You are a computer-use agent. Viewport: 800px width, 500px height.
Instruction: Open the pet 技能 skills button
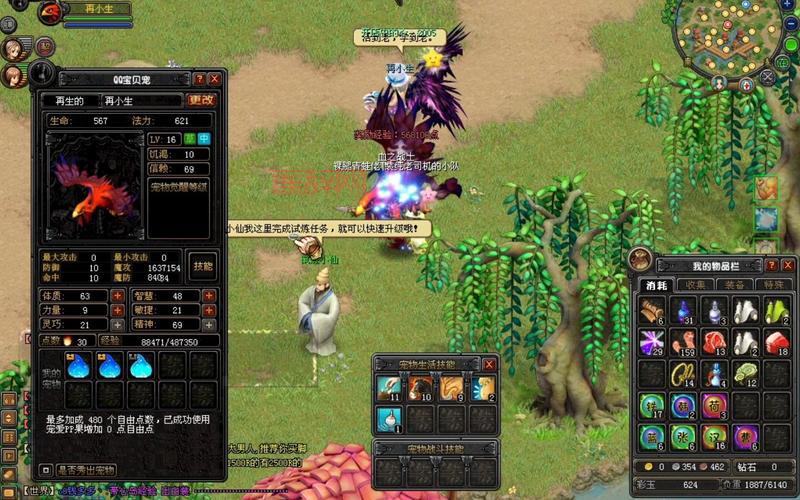(x=202, y=266)
